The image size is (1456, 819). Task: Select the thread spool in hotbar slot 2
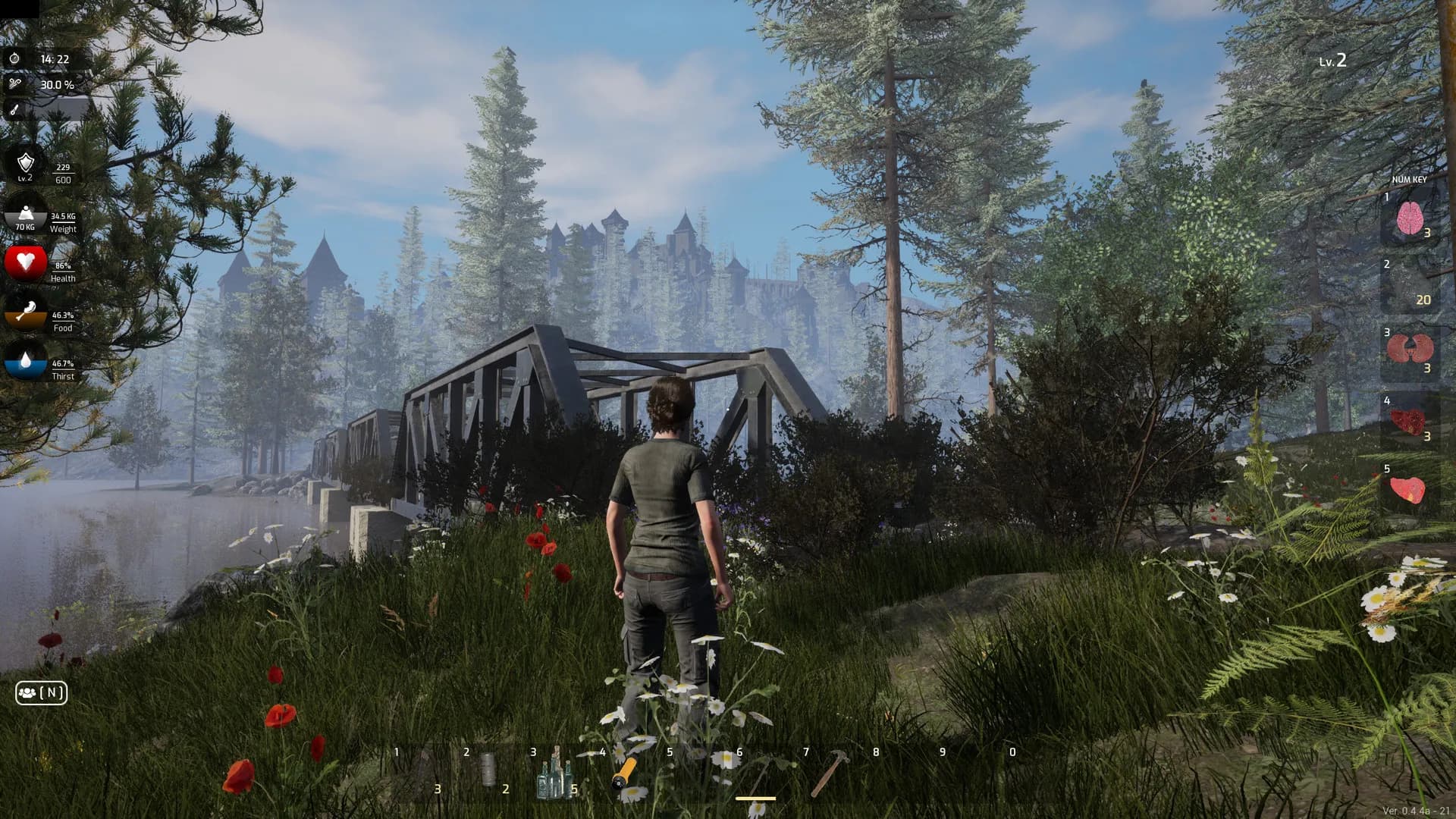pyautogui.click(x=487, y=770)
